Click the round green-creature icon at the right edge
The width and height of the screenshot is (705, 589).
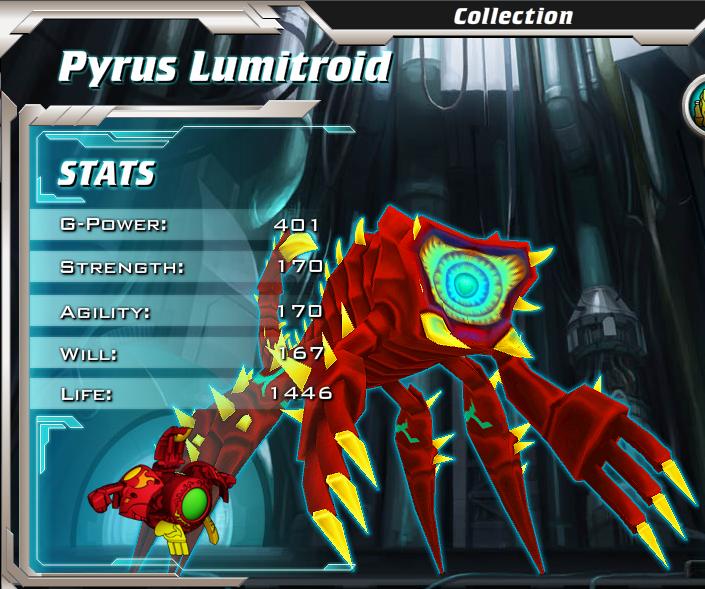click(x=697, y=105)
